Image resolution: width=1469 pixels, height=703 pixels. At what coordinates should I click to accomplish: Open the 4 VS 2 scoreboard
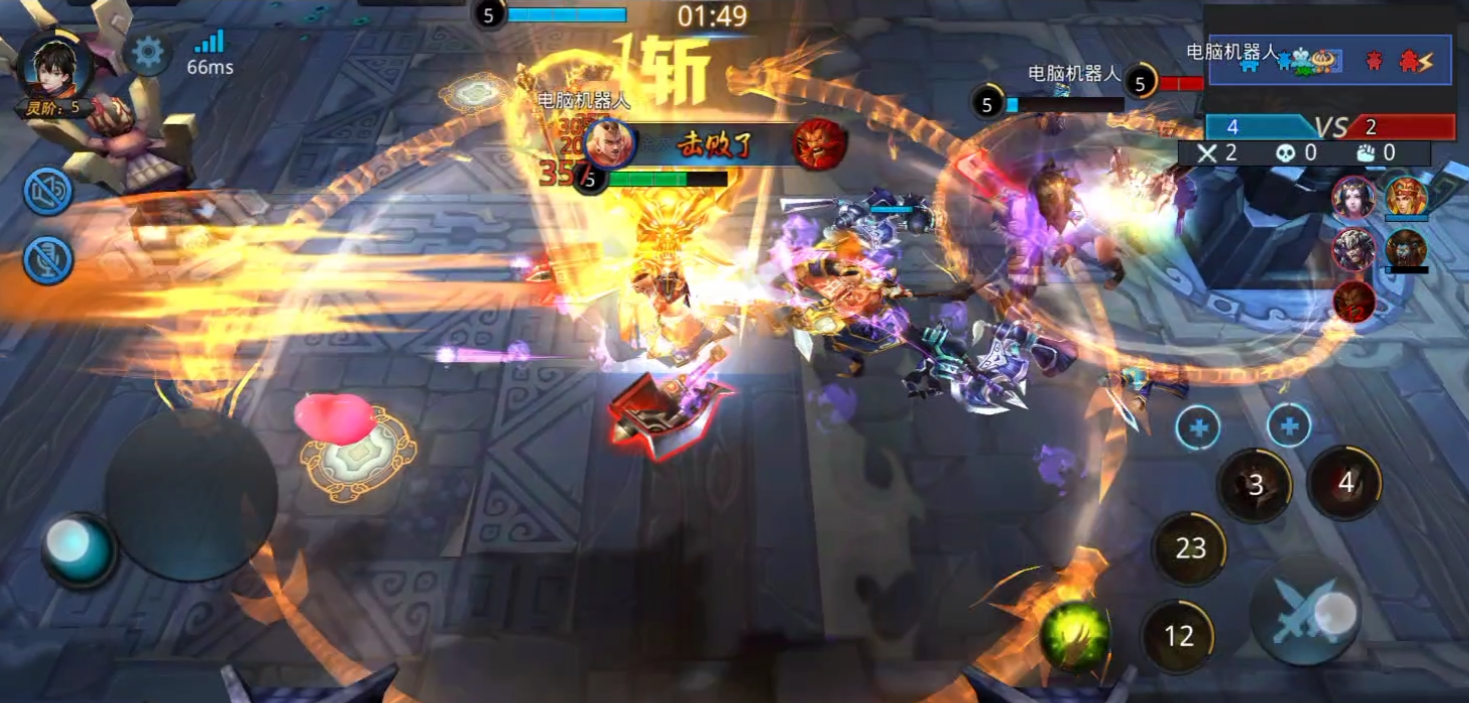(x=1330, y=127)
